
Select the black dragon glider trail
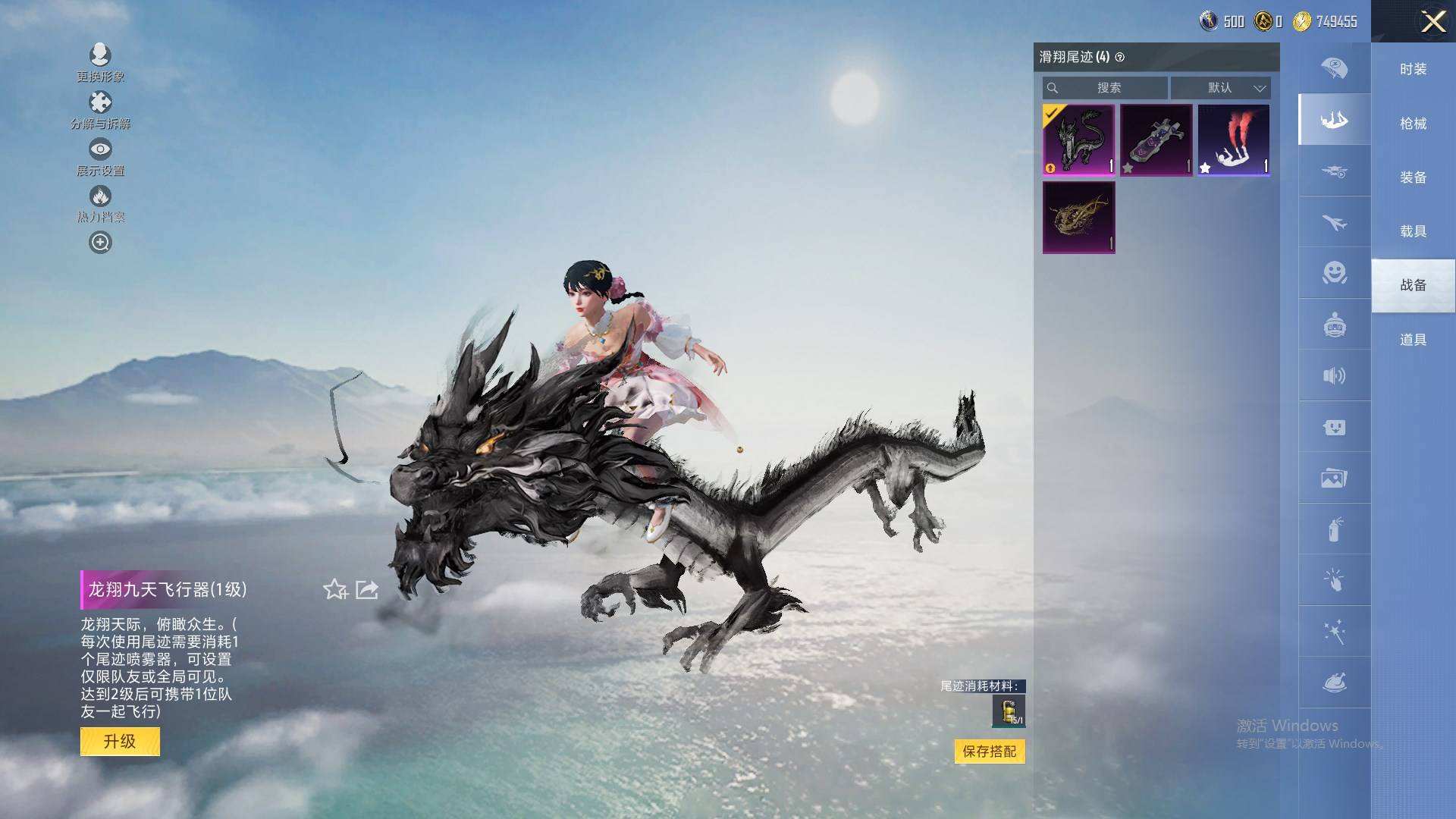pyautogui.click(x=1078, y=140)
